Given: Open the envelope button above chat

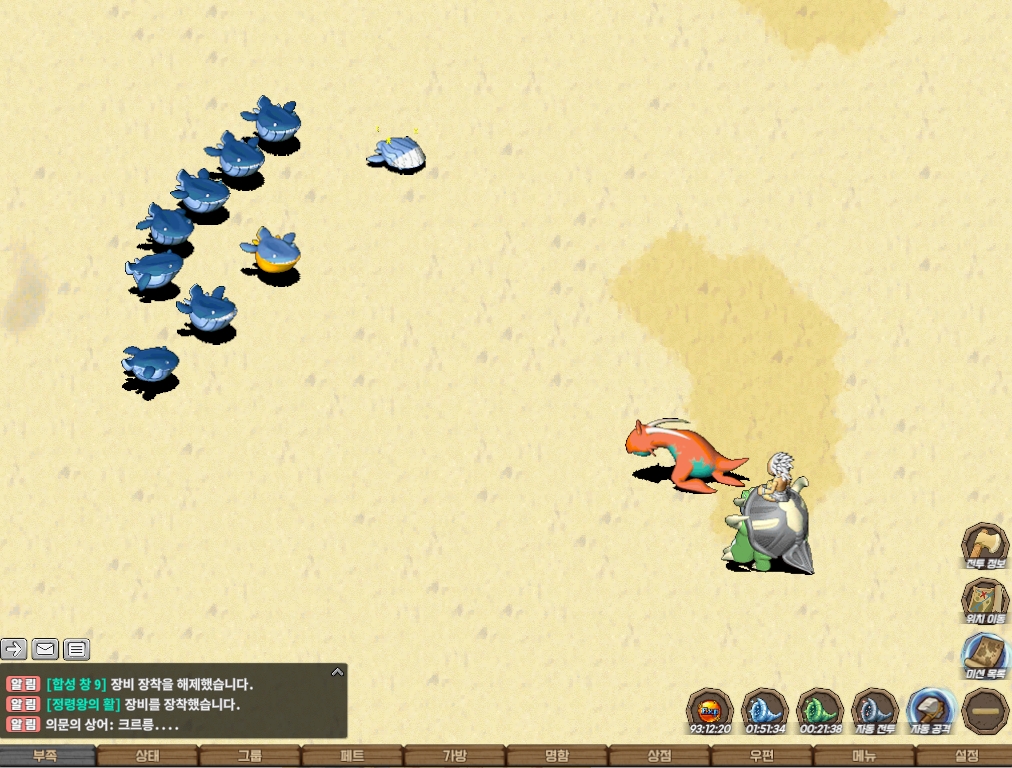Looking at the screenshot, I should click(x=45, y=649).
